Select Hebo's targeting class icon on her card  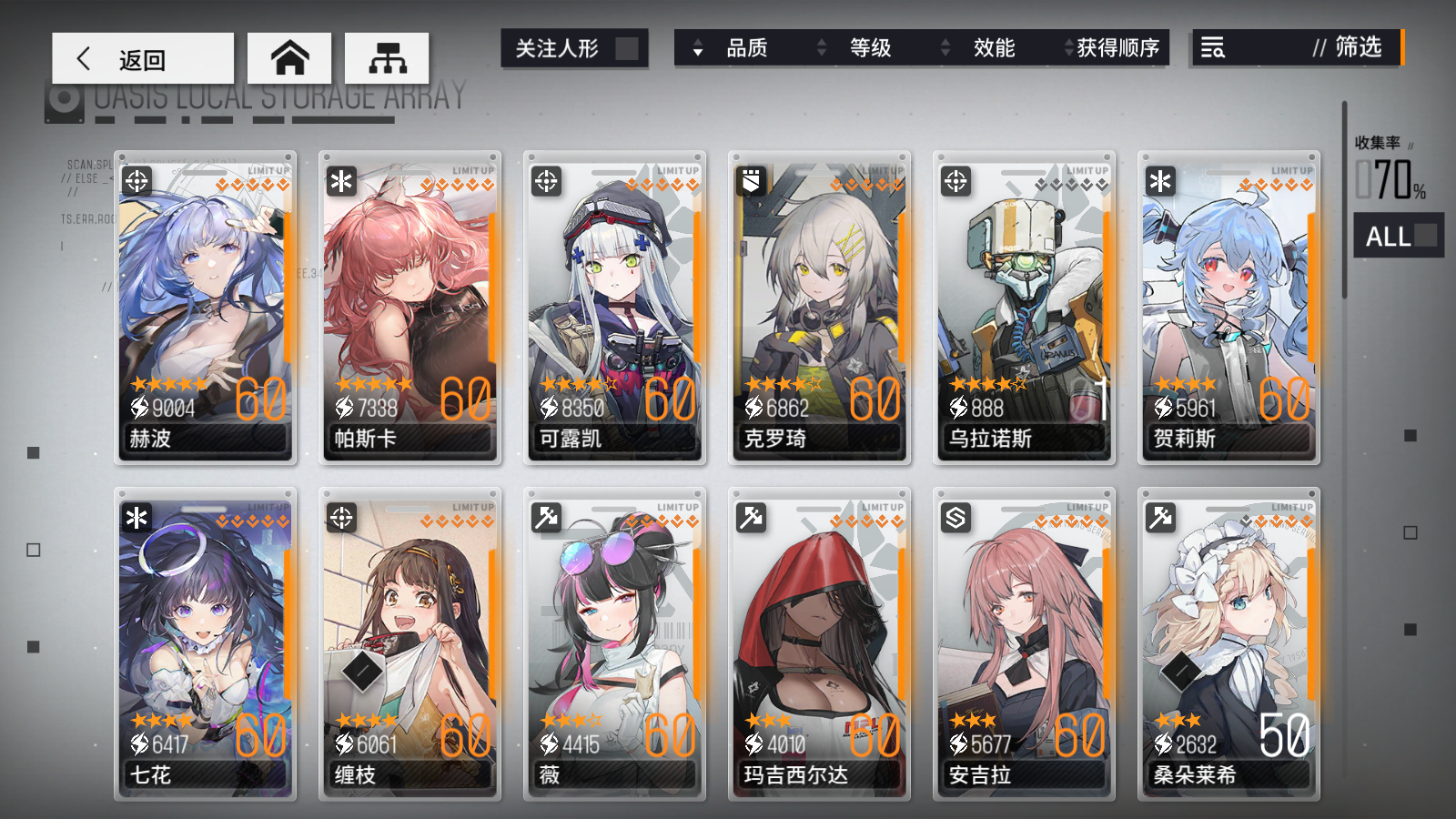pyautogui.click(x=135, y=182)
